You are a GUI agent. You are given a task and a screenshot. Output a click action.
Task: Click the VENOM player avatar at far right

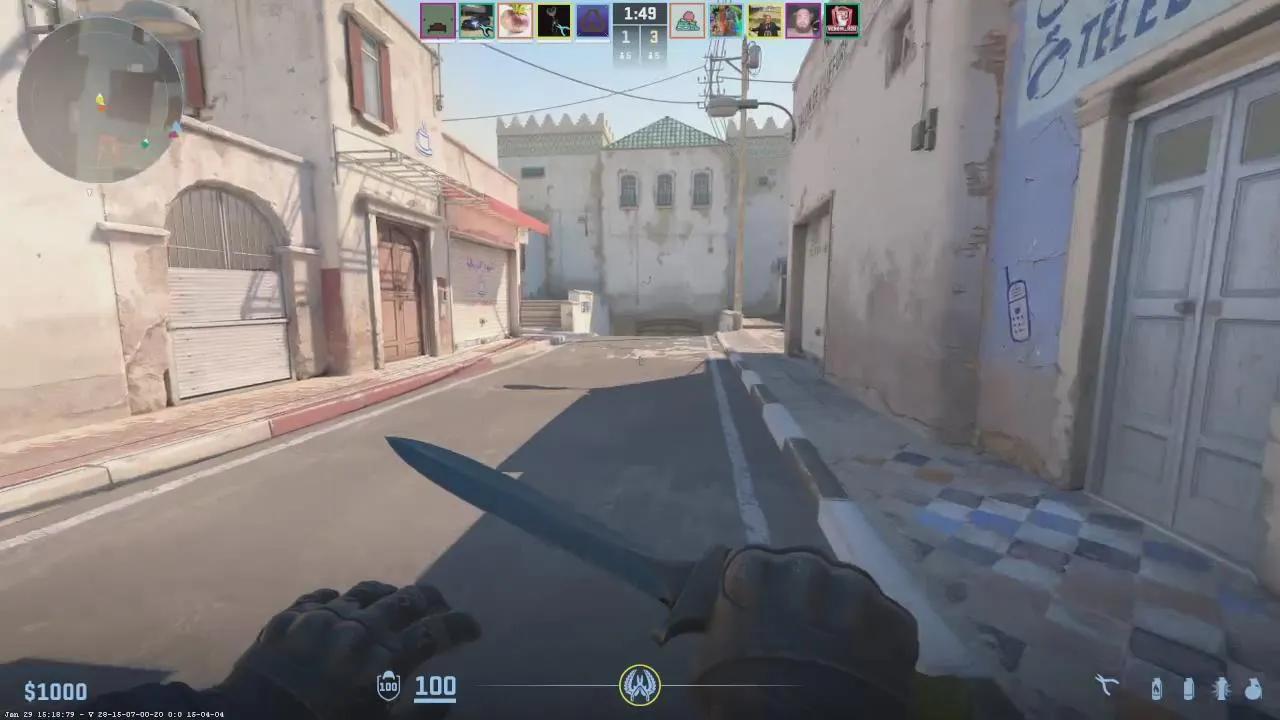(842, 20)
